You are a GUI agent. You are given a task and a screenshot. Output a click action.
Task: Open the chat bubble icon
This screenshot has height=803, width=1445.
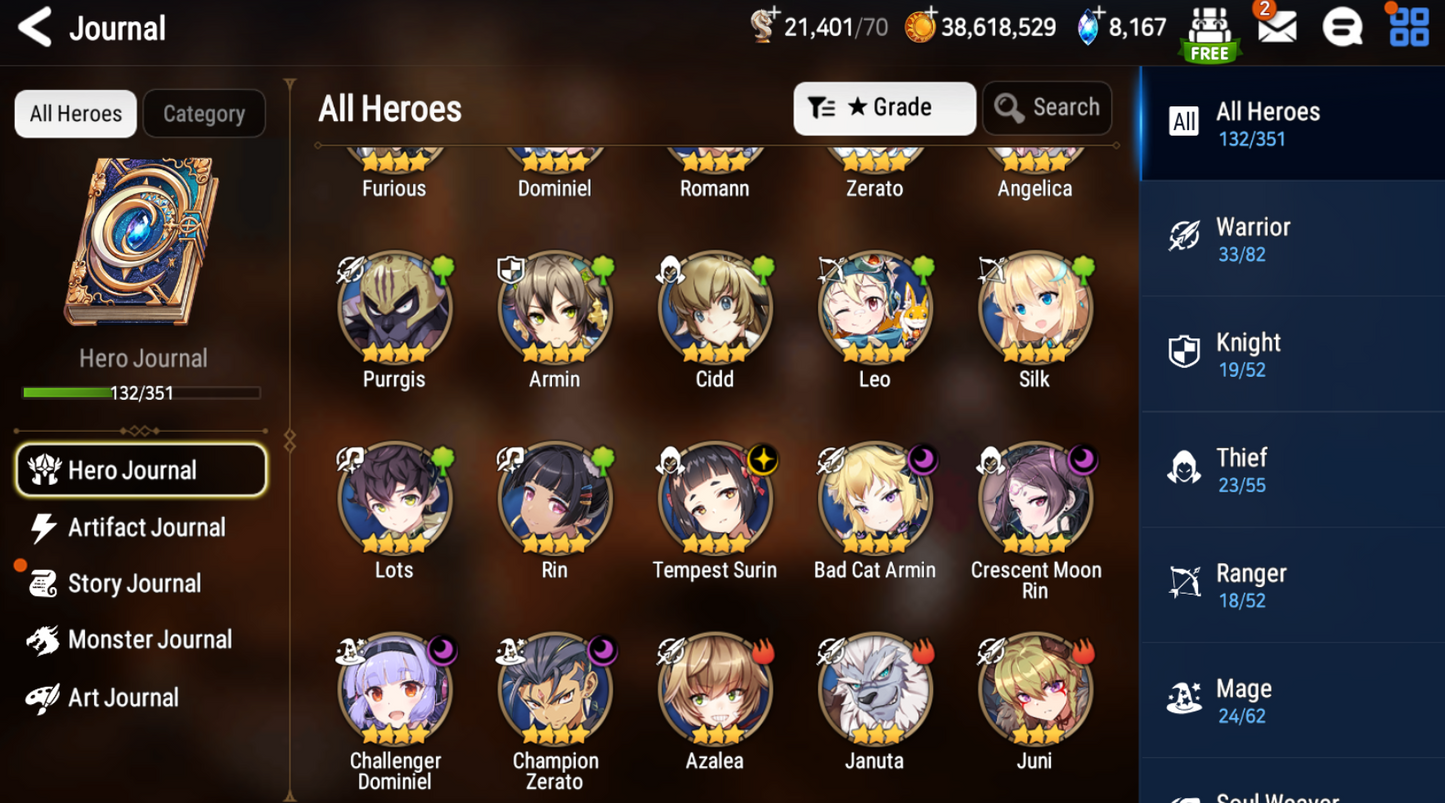click(x=1343, y=28)
